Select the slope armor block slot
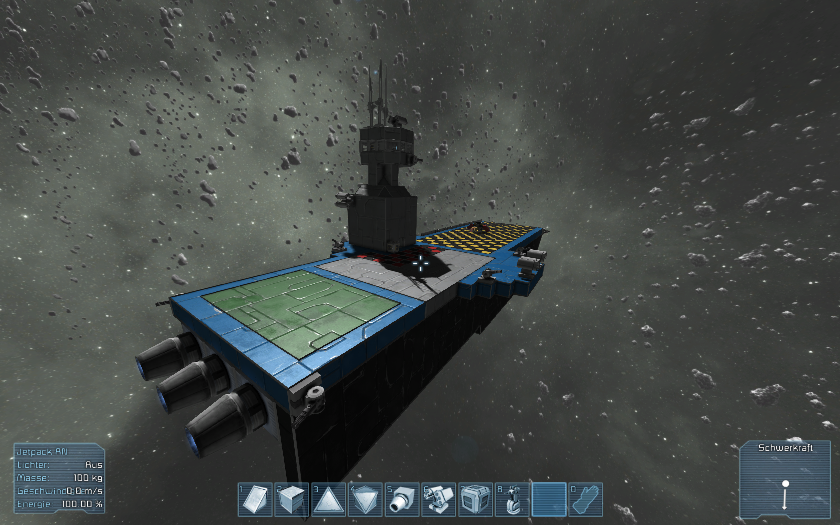The image size is (840, 525). point(255,499)
